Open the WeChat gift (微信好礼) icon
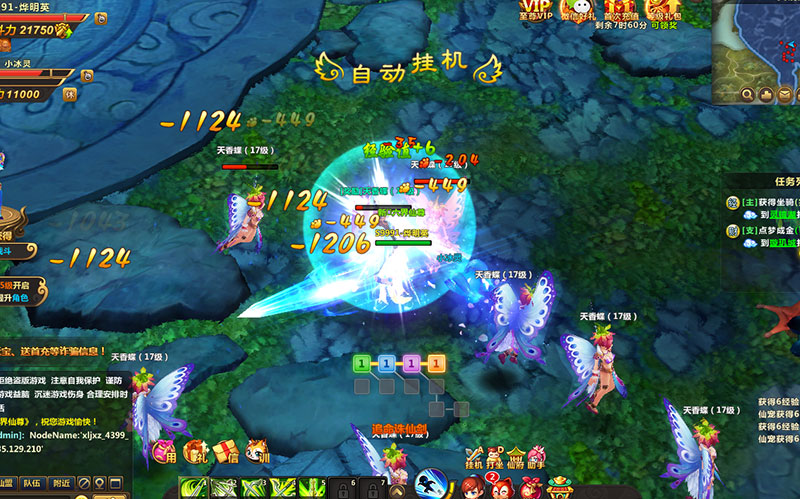 577,10
